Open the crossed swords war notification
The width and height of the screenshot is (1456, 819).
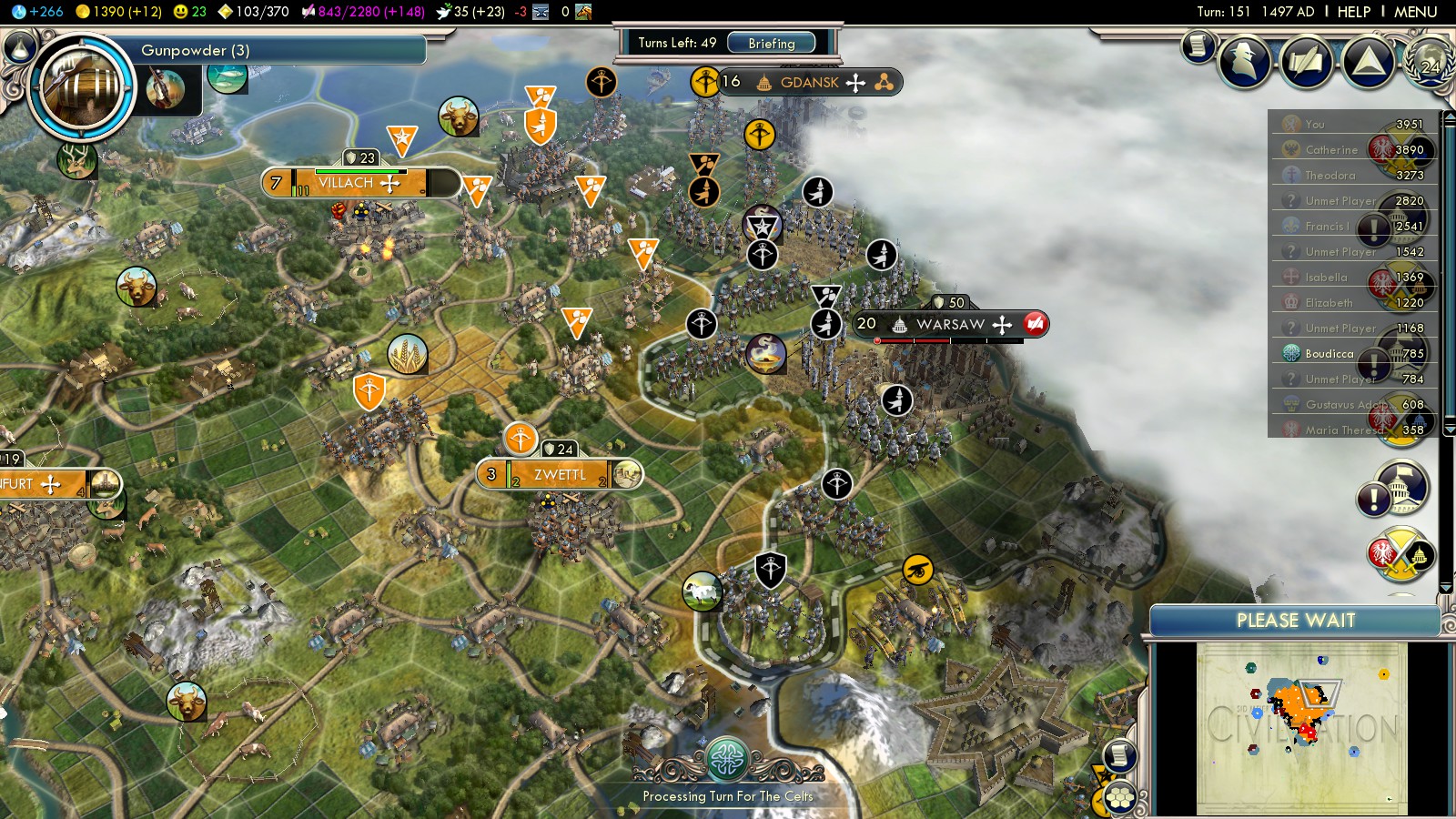pyautogui.click(x=1400, y=553)
